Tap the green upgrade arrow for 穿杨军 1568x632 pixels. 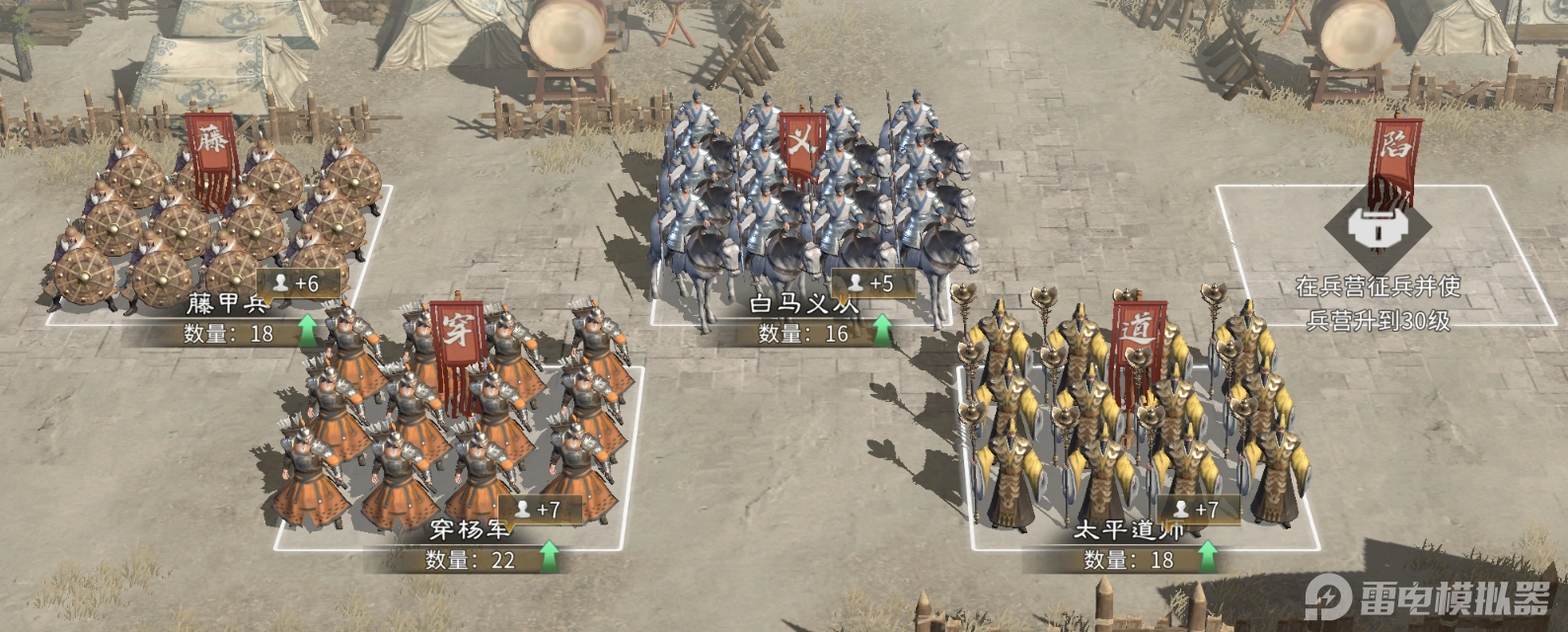pos(549,558)
